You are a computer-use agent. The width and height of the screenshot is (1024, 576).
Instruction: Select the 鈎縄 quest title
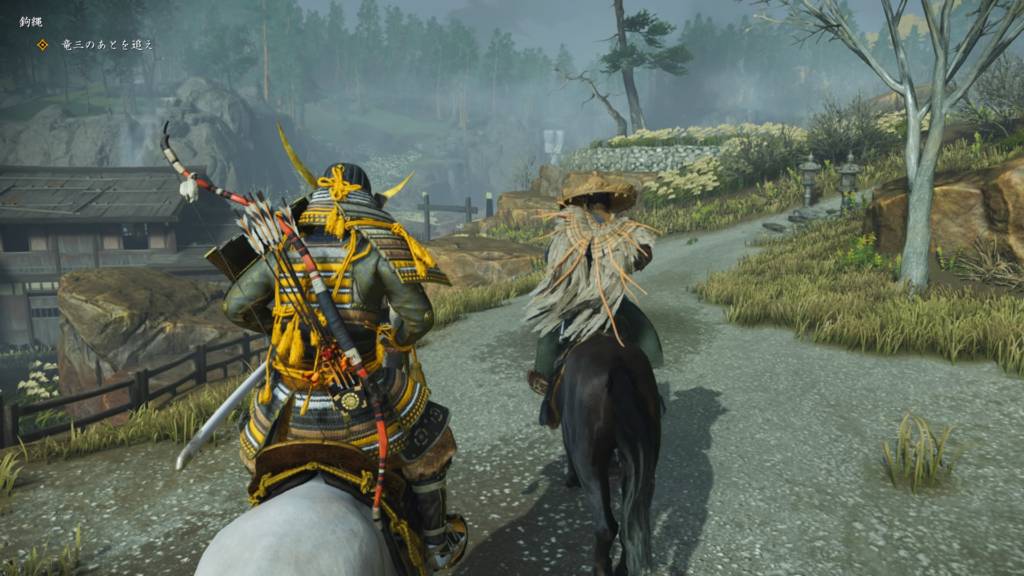tap(32, 21)
